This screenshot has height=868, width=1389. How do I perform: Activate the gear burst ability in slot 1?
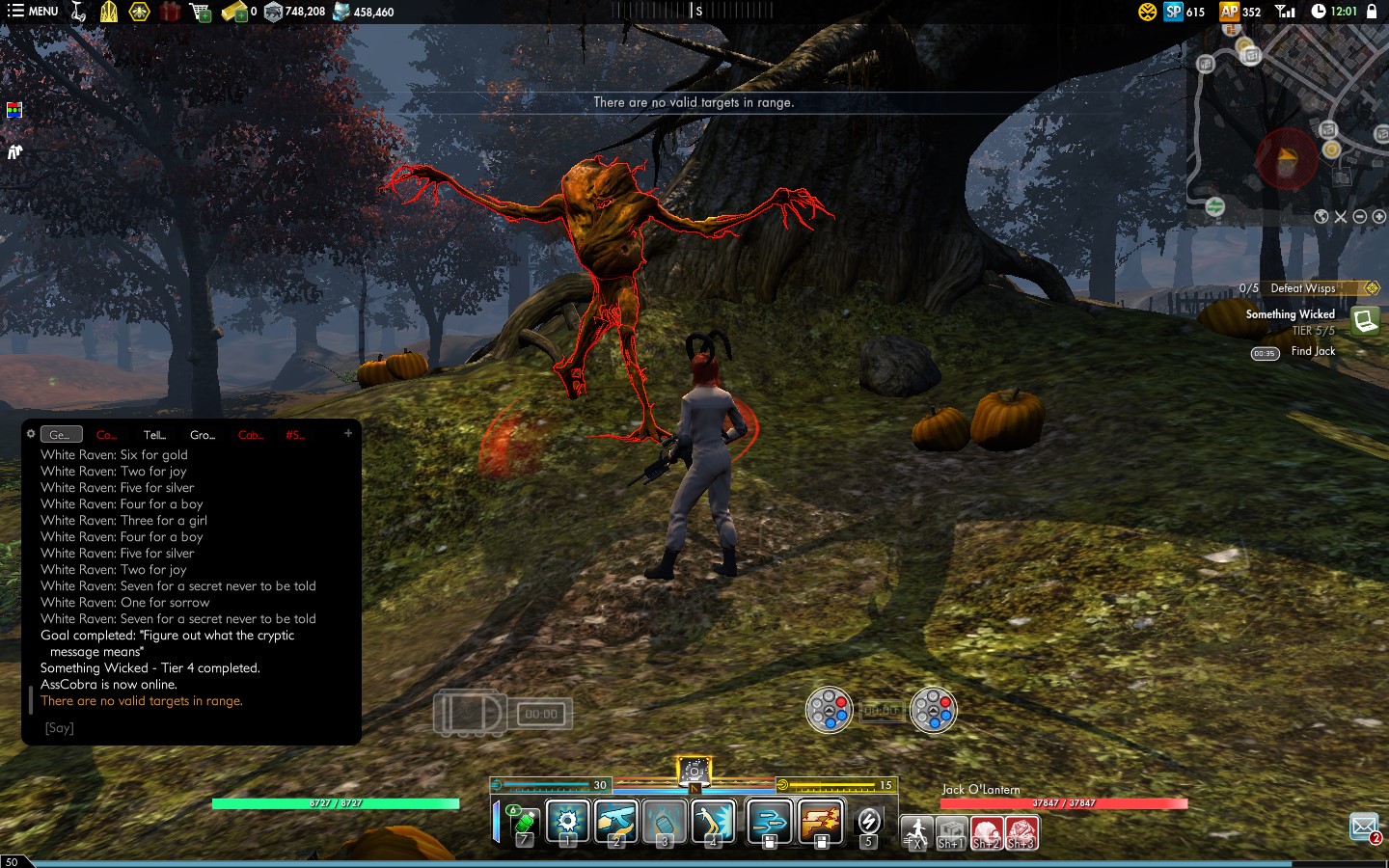(567, 823)
